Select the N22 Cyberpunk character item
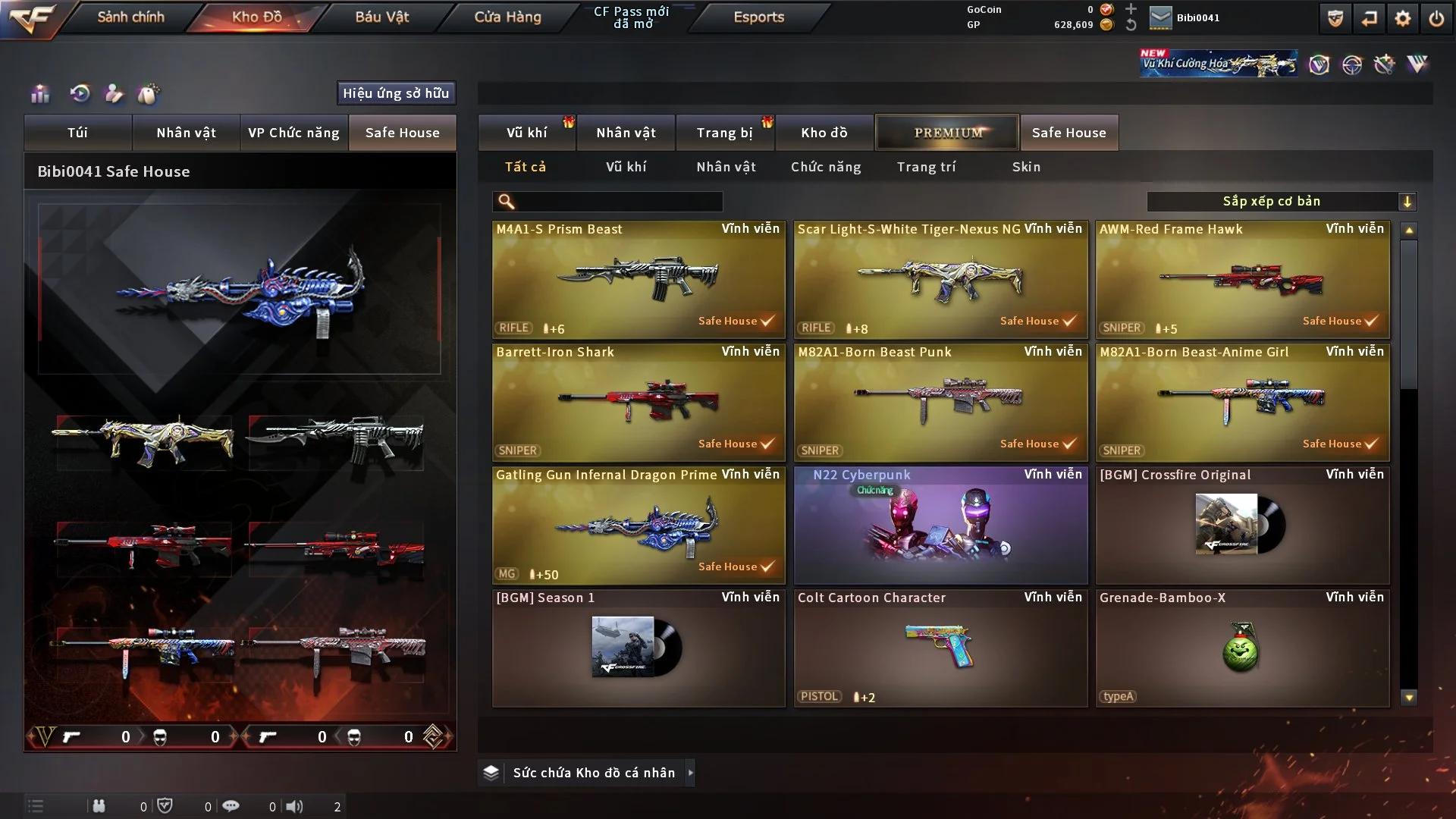1456x819 pixels. 940,525
